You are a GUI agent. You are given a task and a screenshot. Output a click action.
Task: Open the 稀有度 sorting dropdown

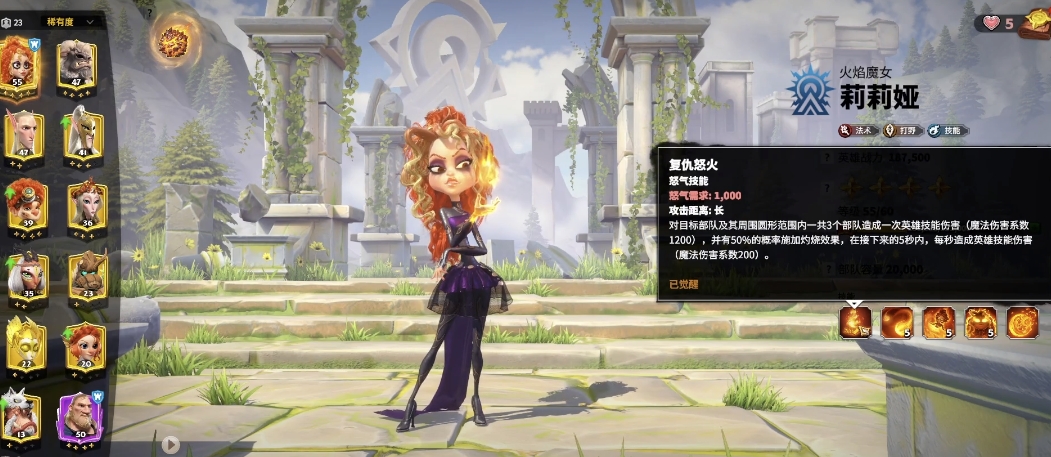(x=70, y=21)
